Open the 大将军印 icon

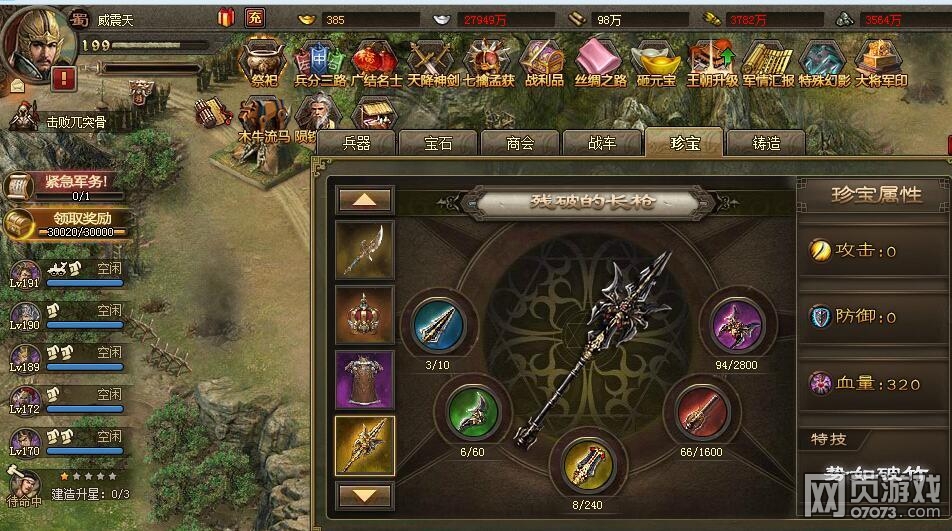point(881,62)
